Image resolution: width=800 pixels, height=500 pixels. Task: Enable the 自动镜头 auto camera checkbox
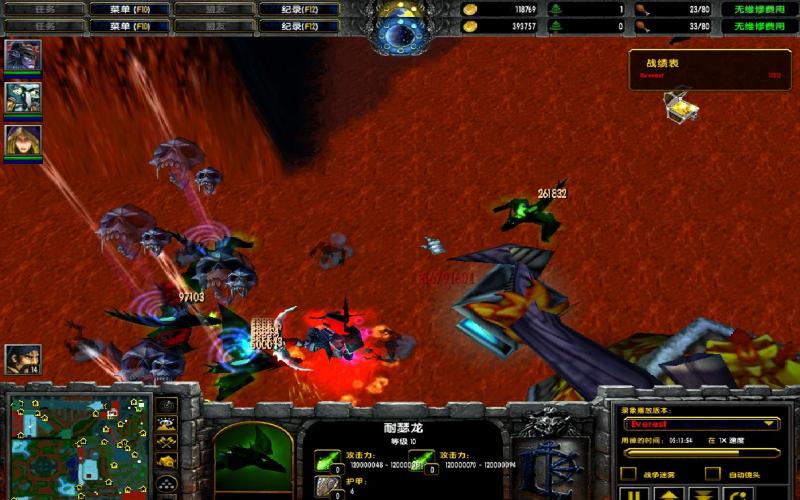[712, 473]
